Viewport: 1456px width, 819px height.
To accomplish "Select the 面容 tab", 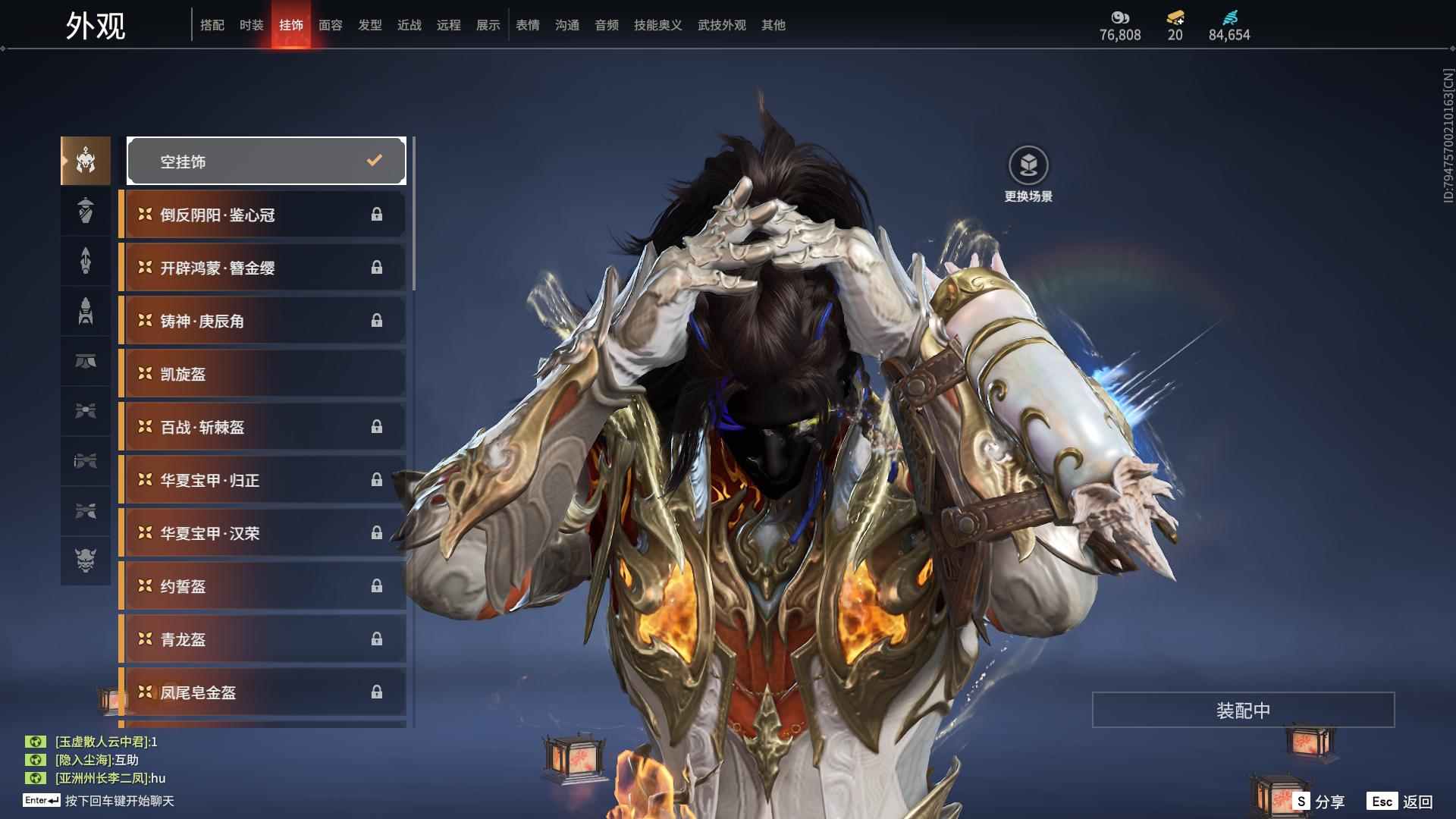I will [330, 25].
